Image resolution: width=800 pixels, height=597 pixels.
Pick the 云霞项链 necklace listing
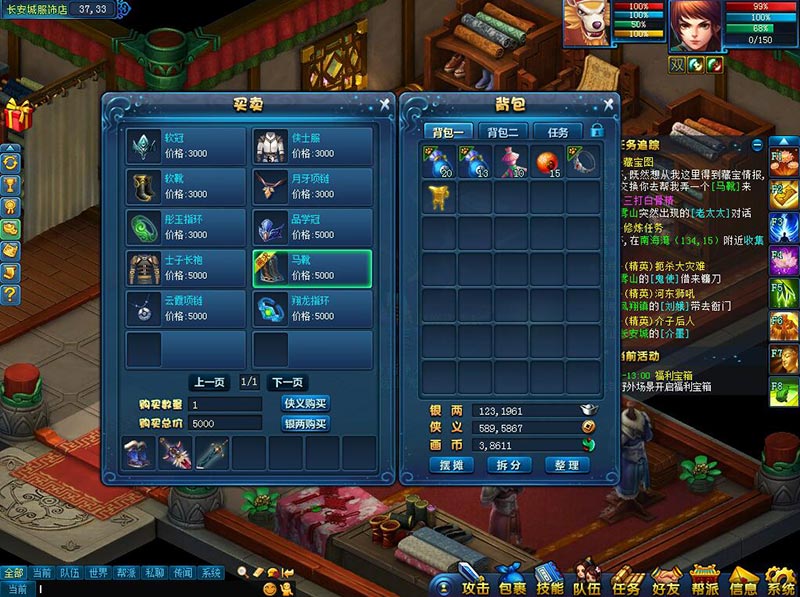pyautogui.click(x=186, y=310)
